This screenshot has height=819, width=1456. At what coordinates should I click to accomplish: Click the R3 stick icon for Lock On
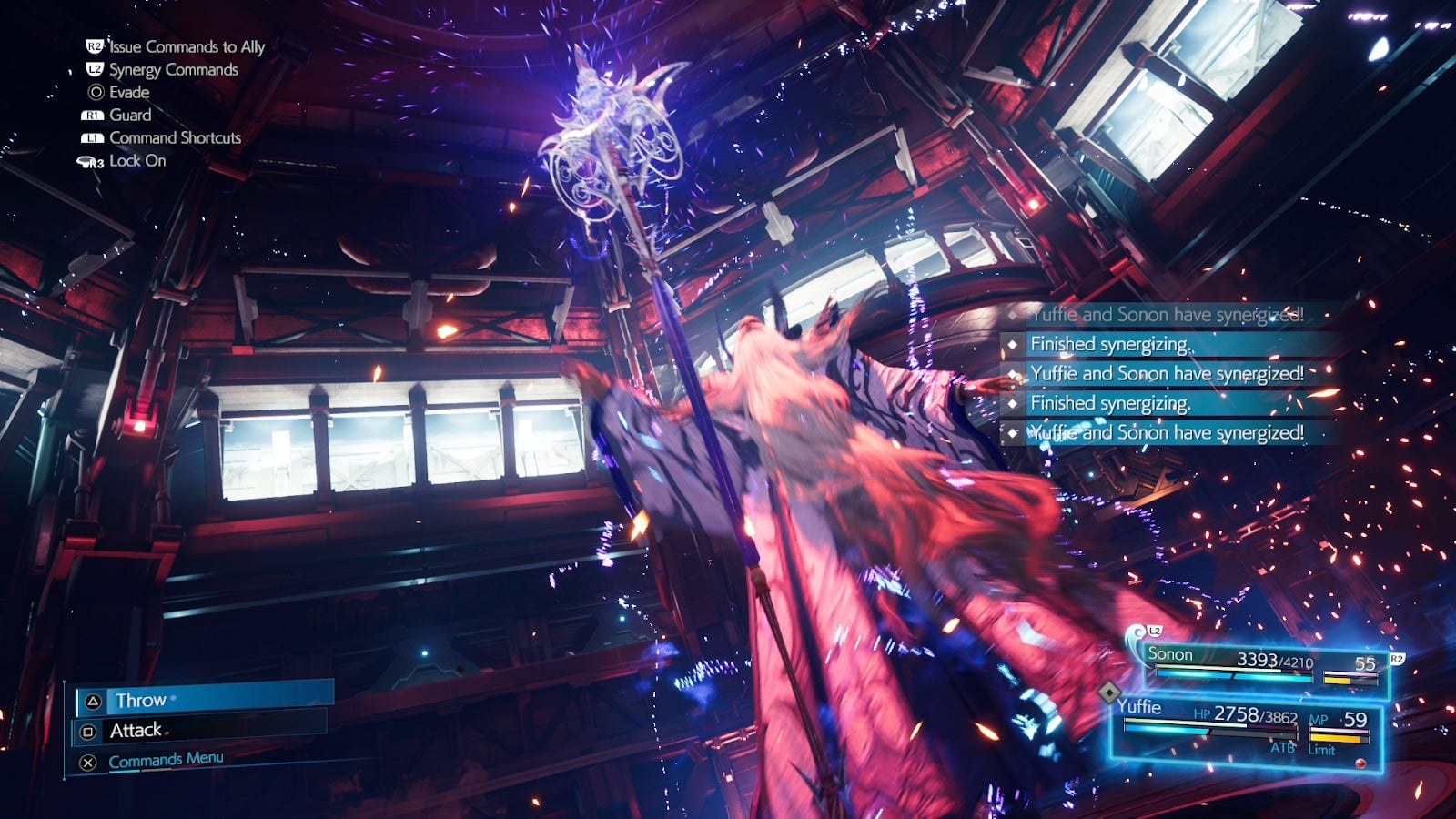coord(91,161)
